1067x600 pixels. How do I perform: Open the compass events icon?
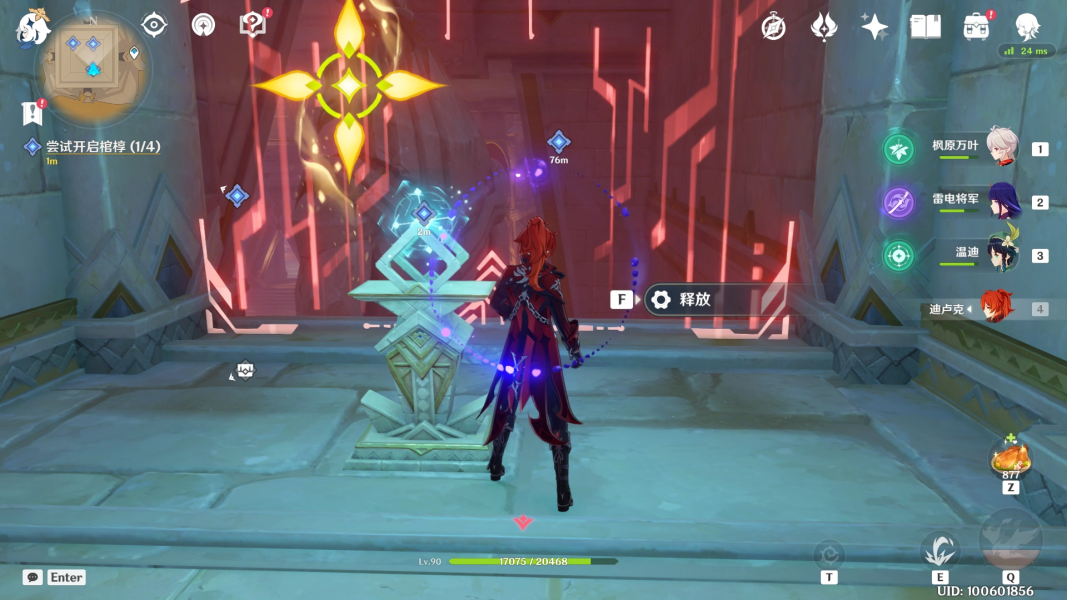(773, 27)
